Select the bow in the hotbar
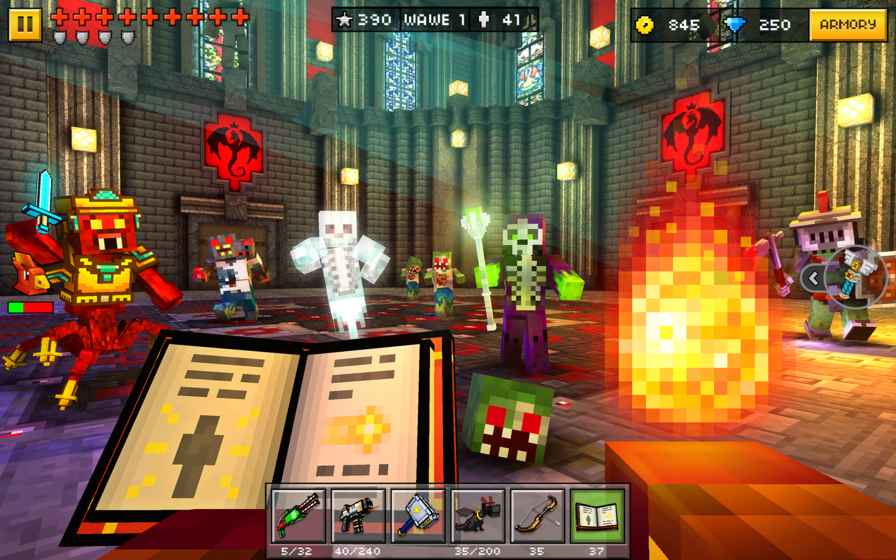 coord(538,515)
